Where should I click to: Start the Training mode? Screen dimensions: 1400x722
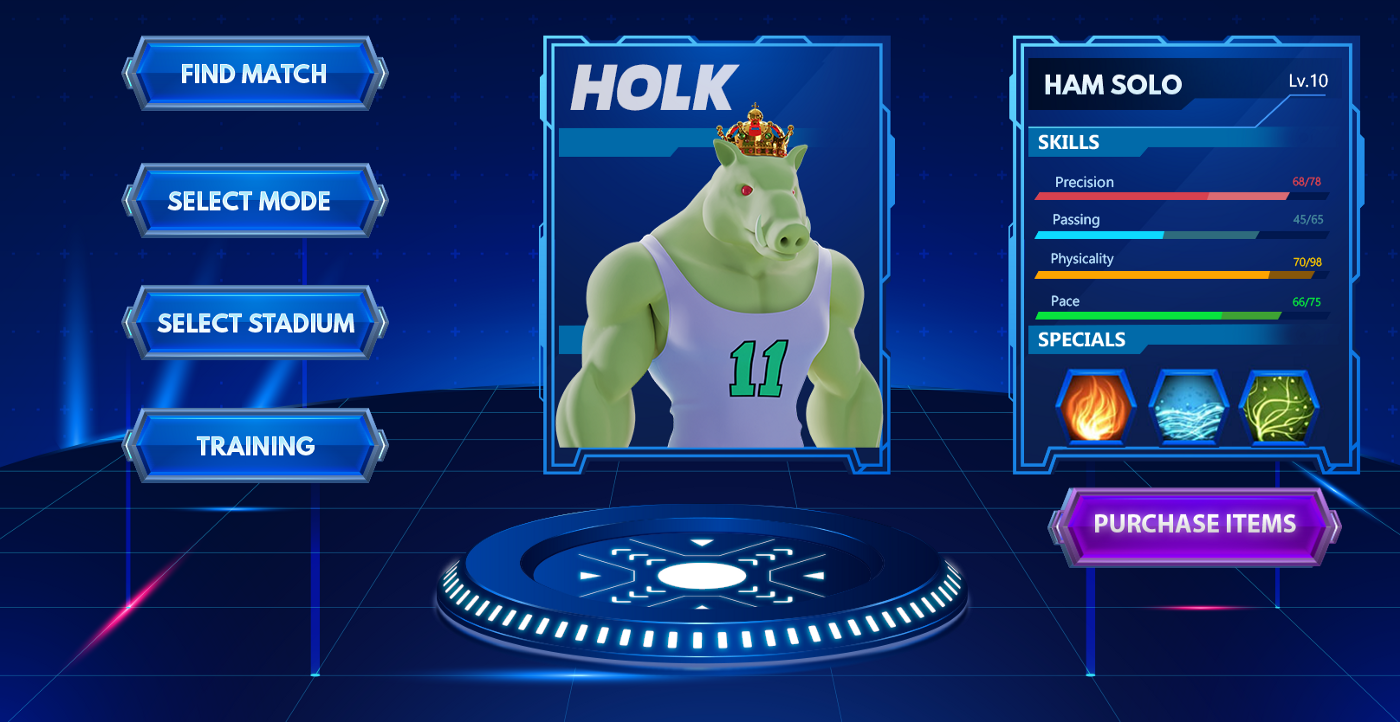tap(254, 446)
